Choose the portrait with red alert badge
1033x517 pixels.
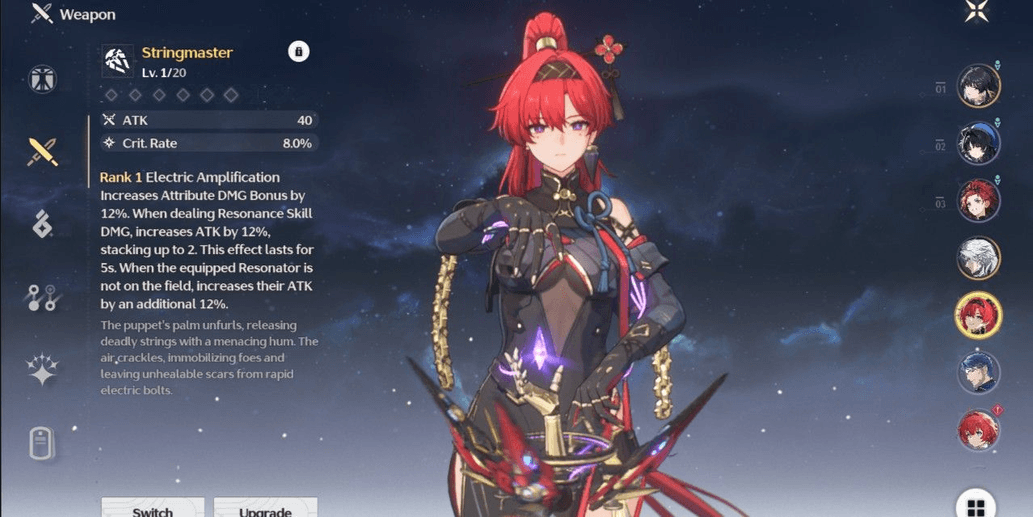pyautogui.click(x=979, y=430)
